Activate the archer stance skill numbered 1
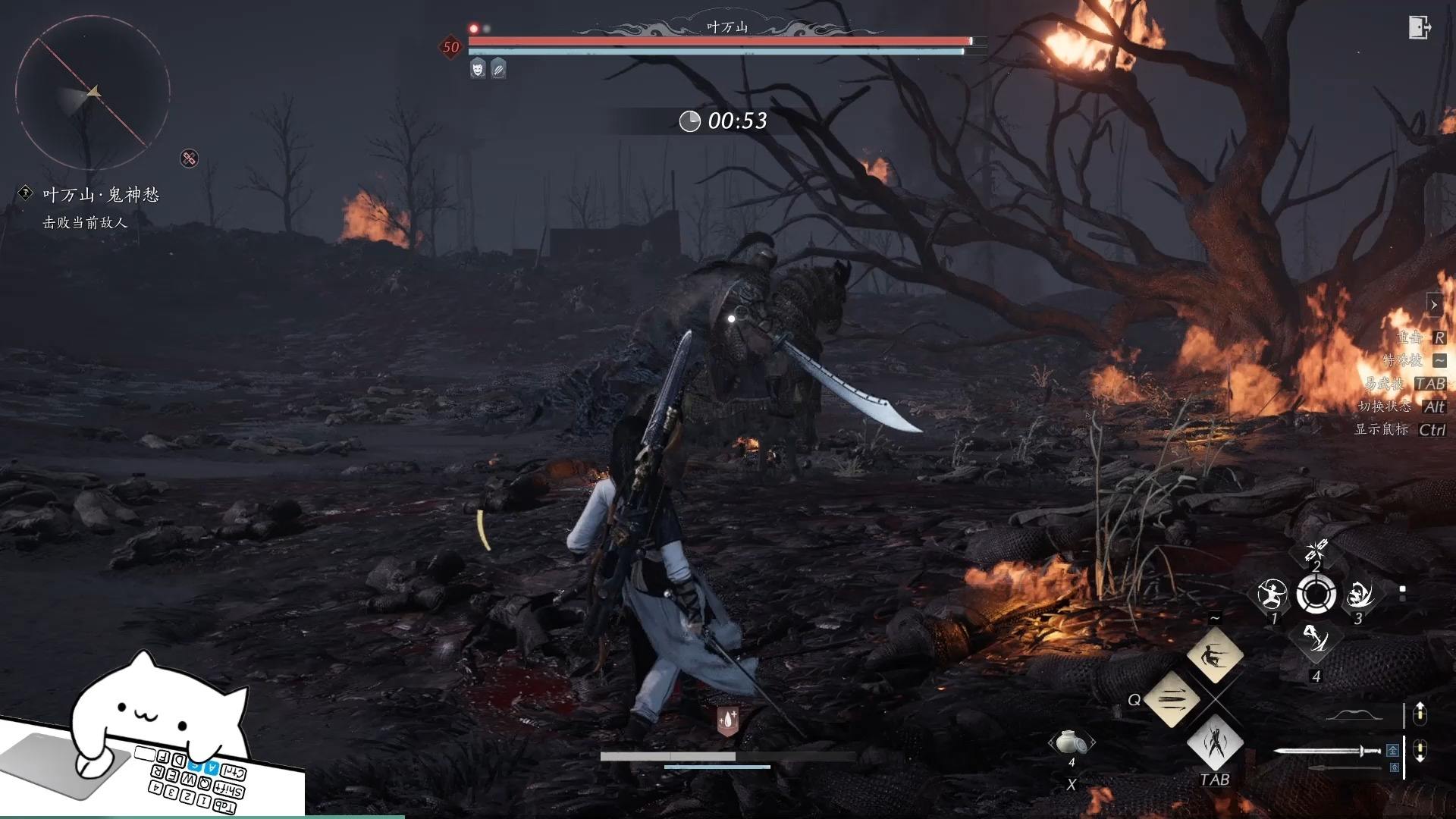The image size is (1456, 819). (x=1272, y=595)
